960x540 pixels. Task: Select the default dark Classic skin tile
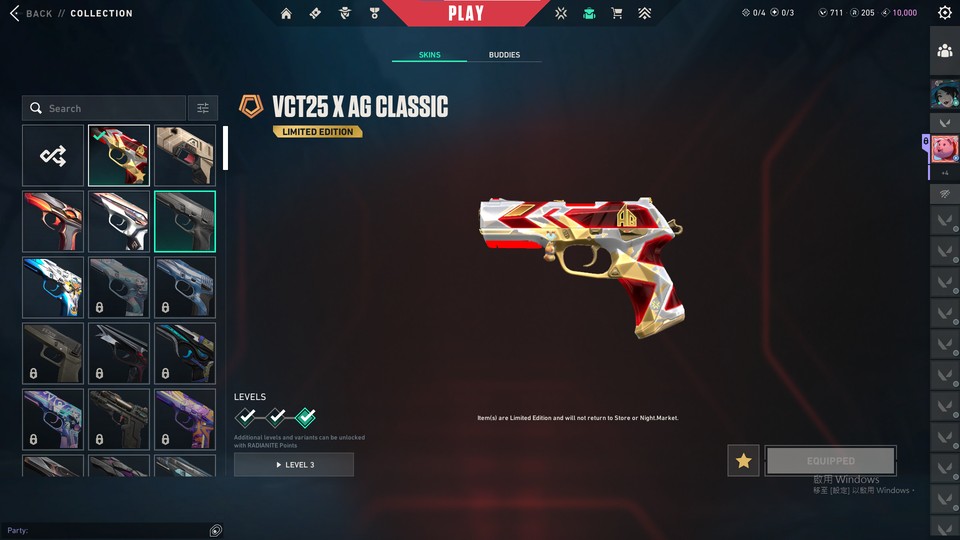point(185,221)
